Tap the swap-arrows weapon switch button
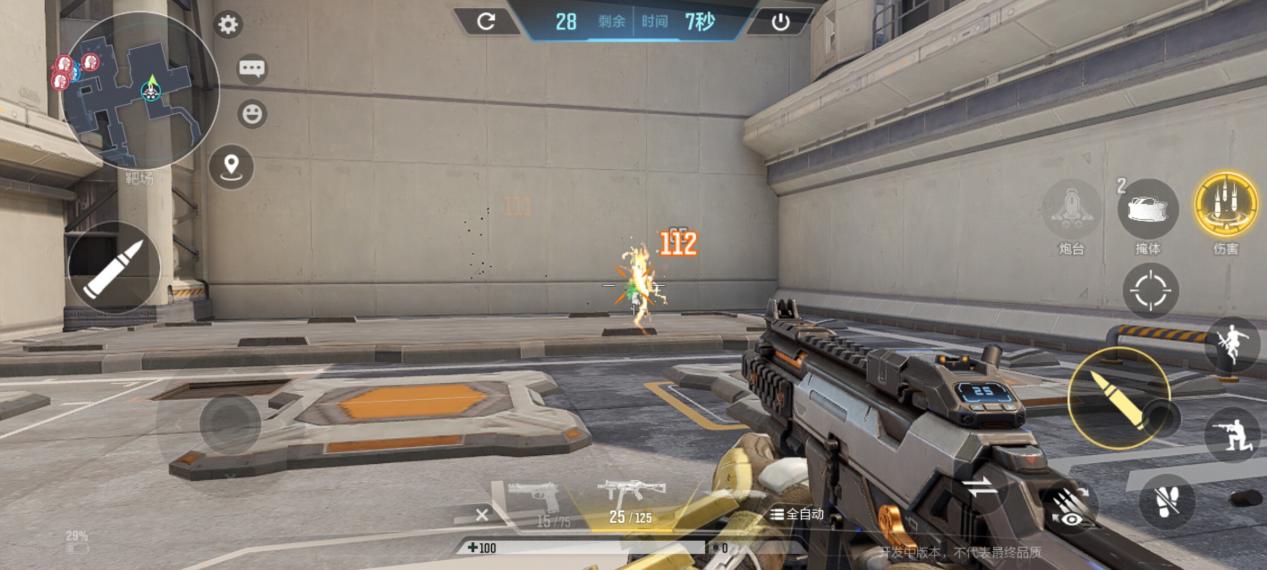Screen dimensions: 1267x570 click(981, 487)
